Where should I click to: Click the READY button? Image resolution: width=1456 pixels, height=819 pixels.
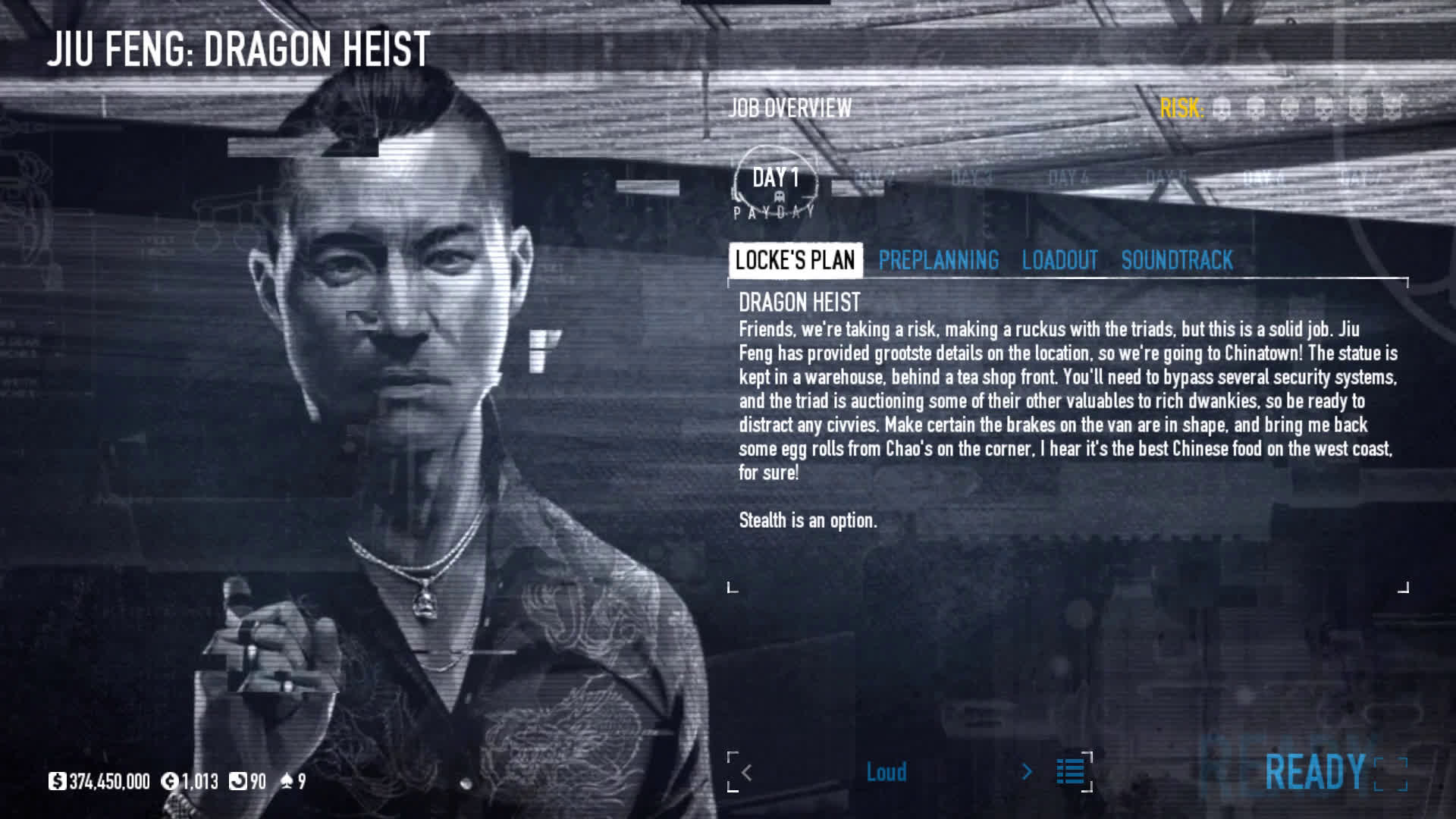point(1315,772)
